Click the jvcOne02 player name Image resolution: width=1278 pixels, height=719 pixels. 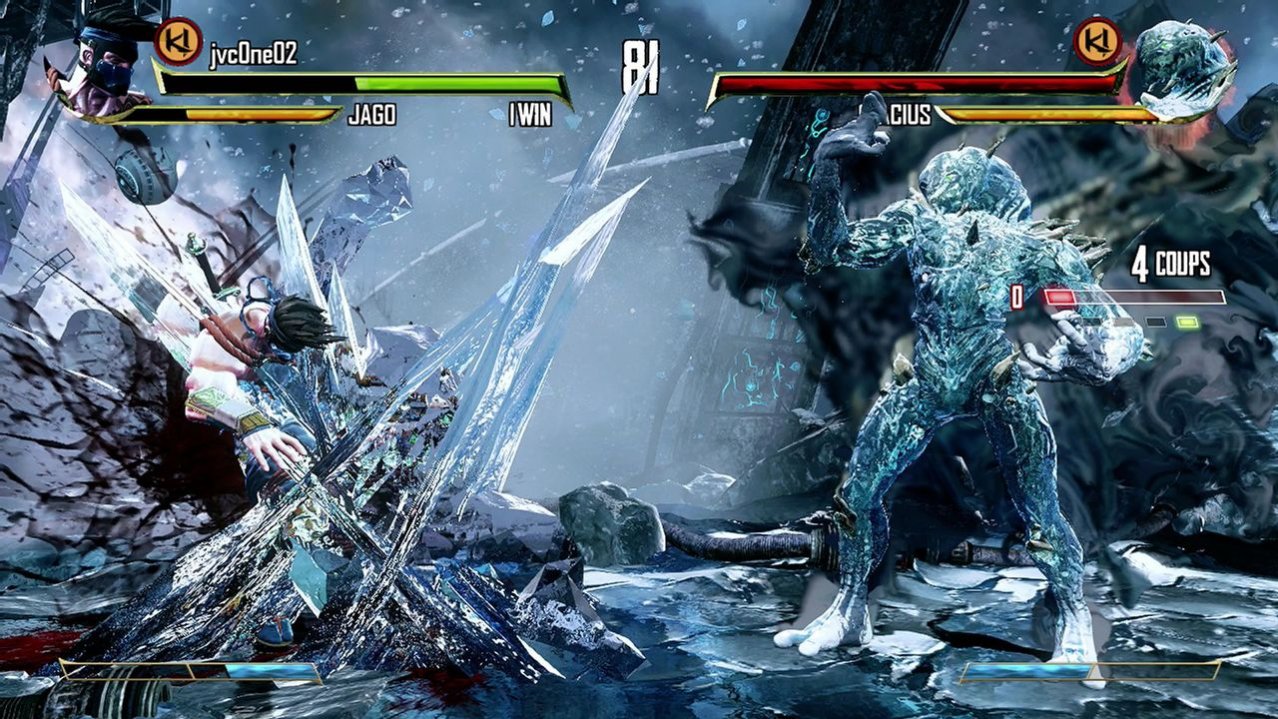pyautogui.click(x=253, y=54)
